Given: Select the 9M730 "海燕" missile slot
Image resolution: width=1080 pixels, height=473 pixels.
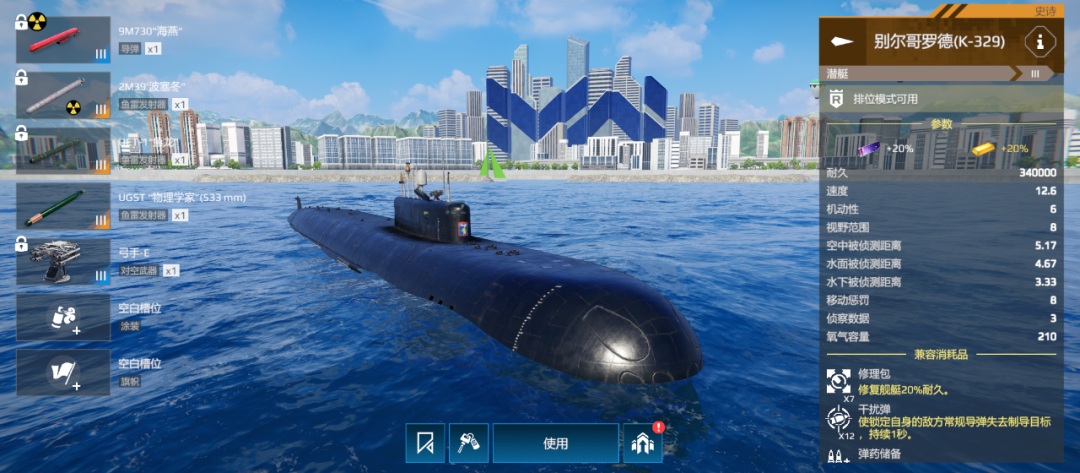Looking at the screenshot, I should 63,40.
